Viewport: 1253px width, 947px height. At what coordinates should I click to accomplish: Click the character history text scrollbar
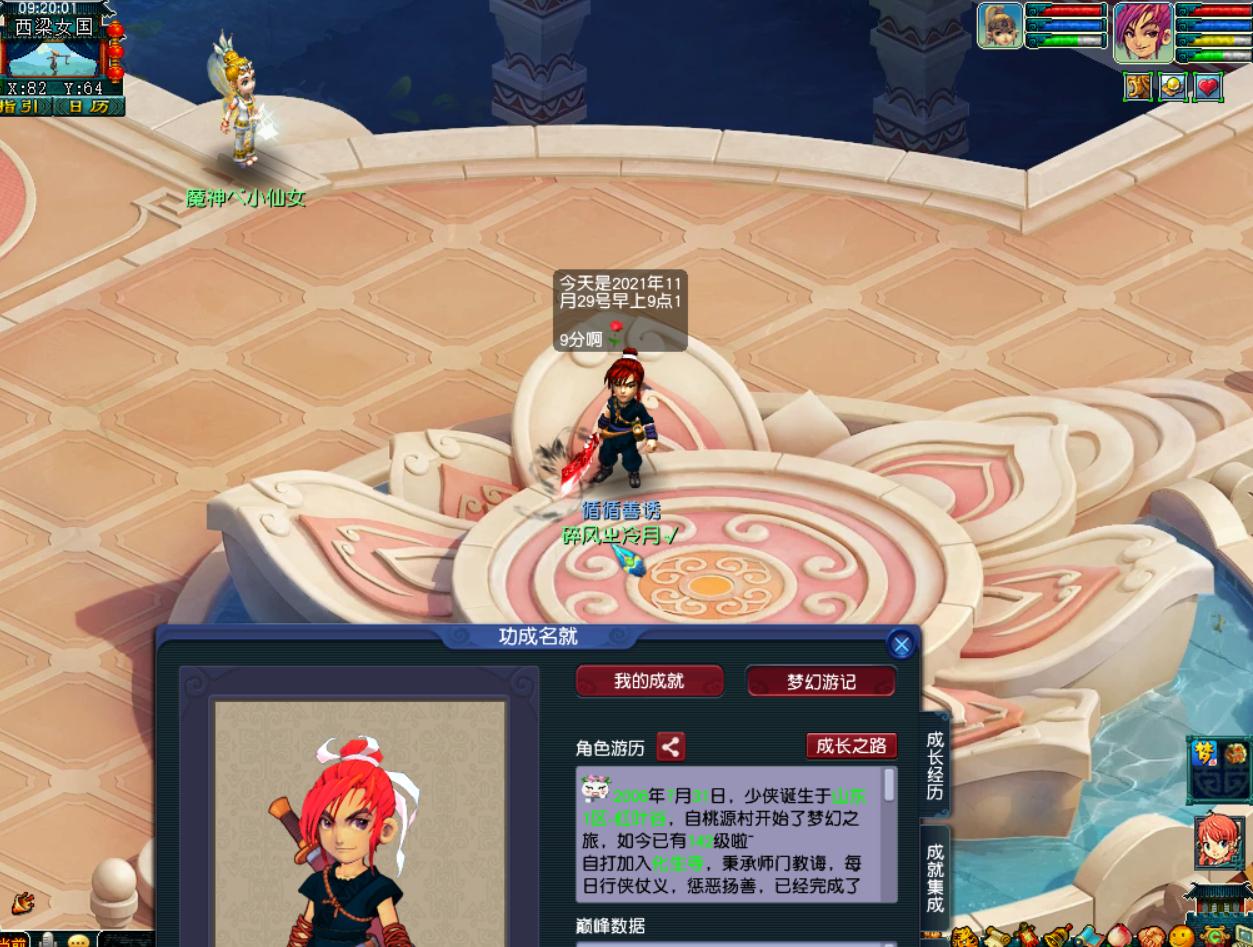pos(889,785)
